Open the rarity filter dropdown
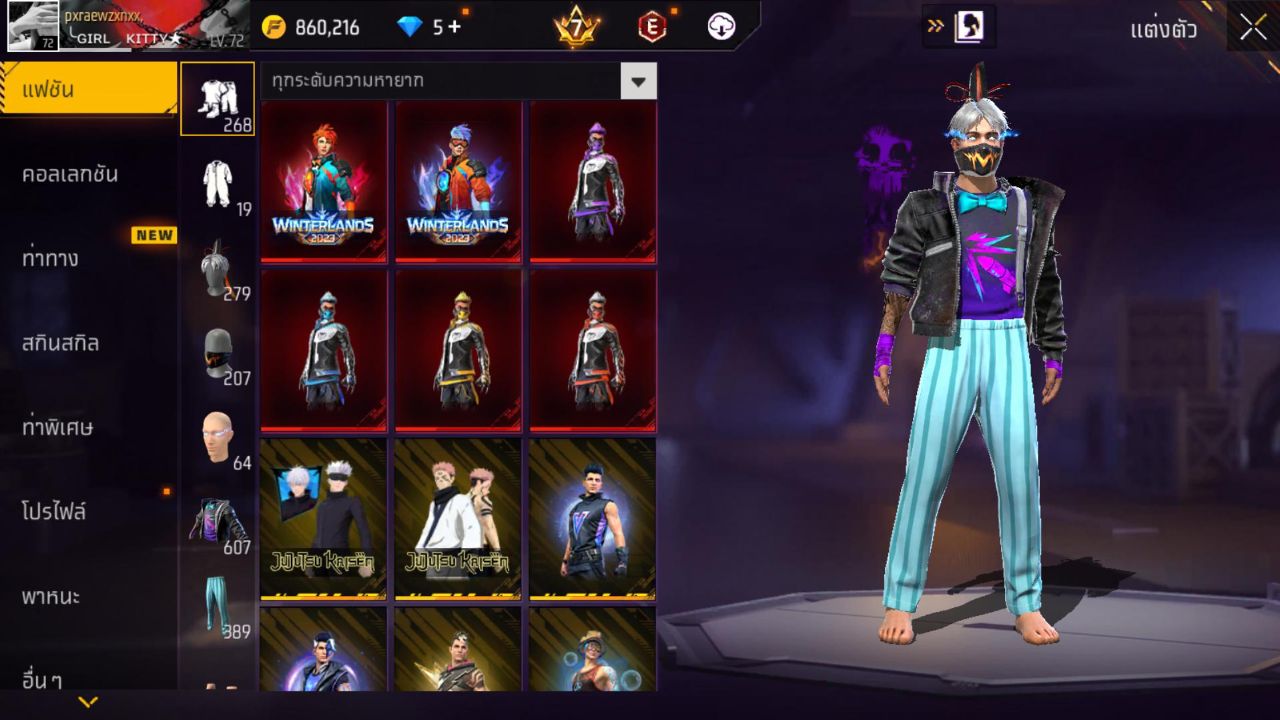The width and height of the screenshot is (1280, 720). coord(637,82)
